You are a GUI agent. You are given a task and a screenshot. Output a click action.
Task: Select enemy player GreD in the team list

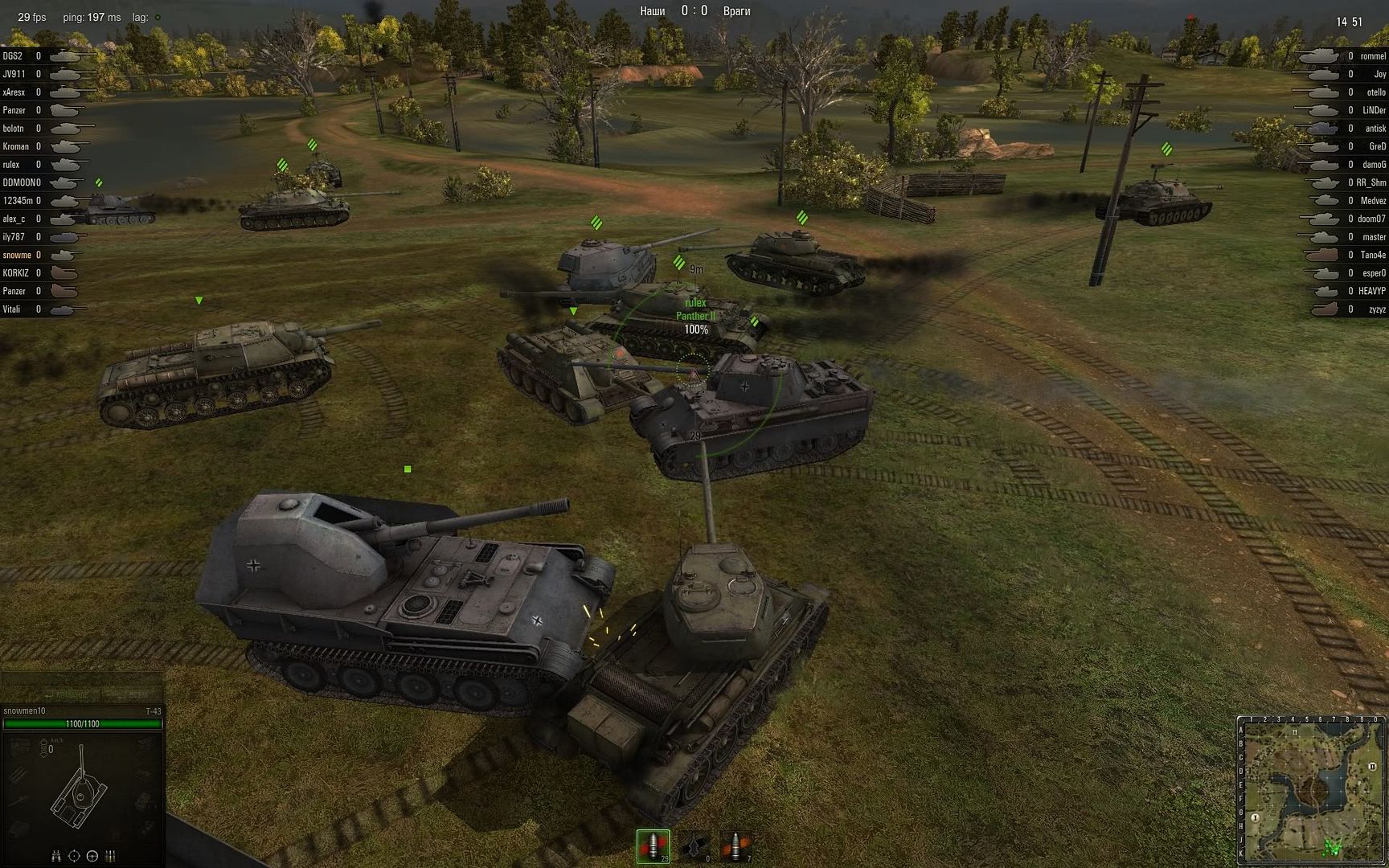click(1377, 146)
